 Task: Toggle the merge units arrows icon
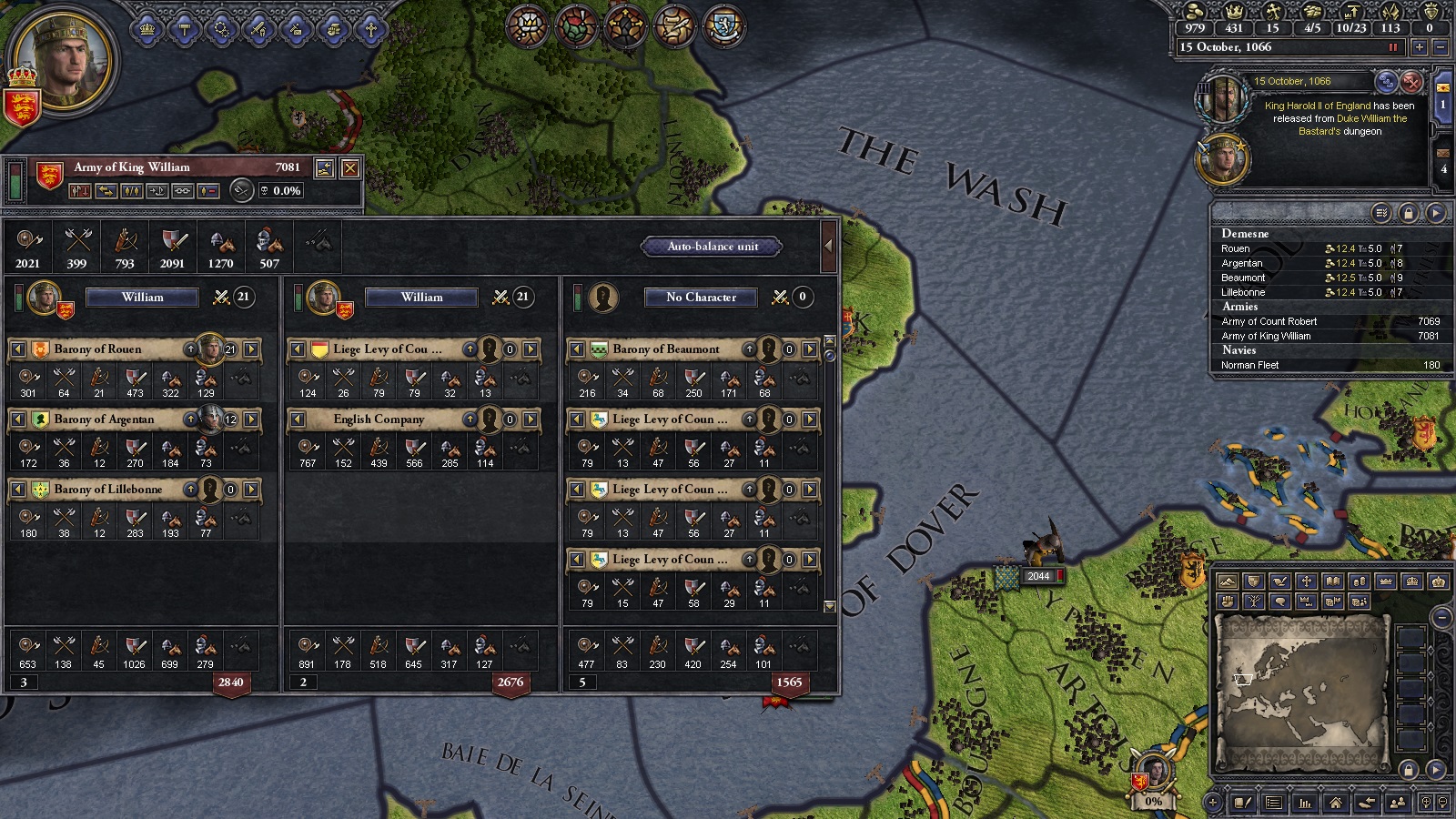pos(106,191)
